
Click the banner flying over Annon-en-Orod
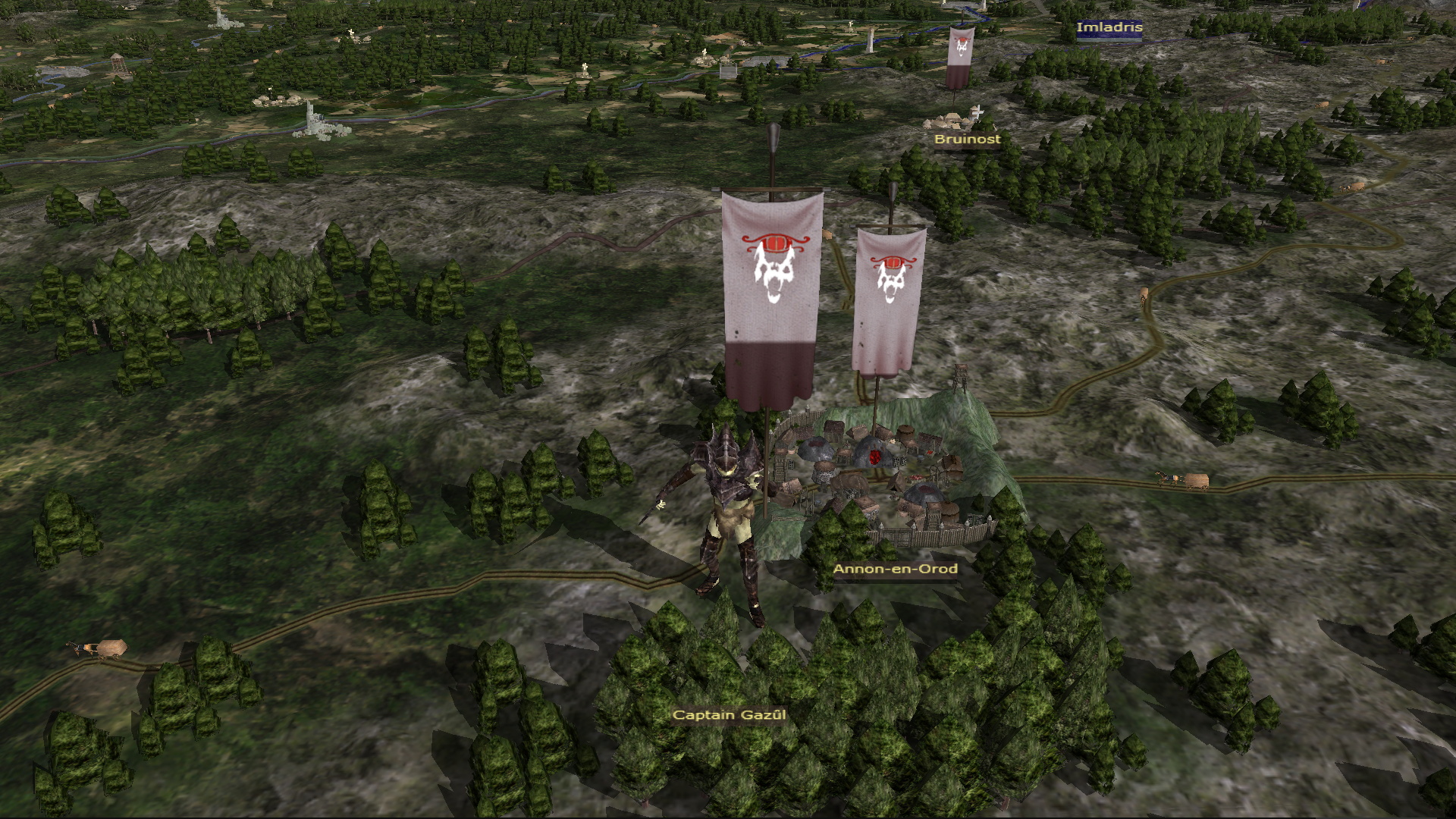888,300
